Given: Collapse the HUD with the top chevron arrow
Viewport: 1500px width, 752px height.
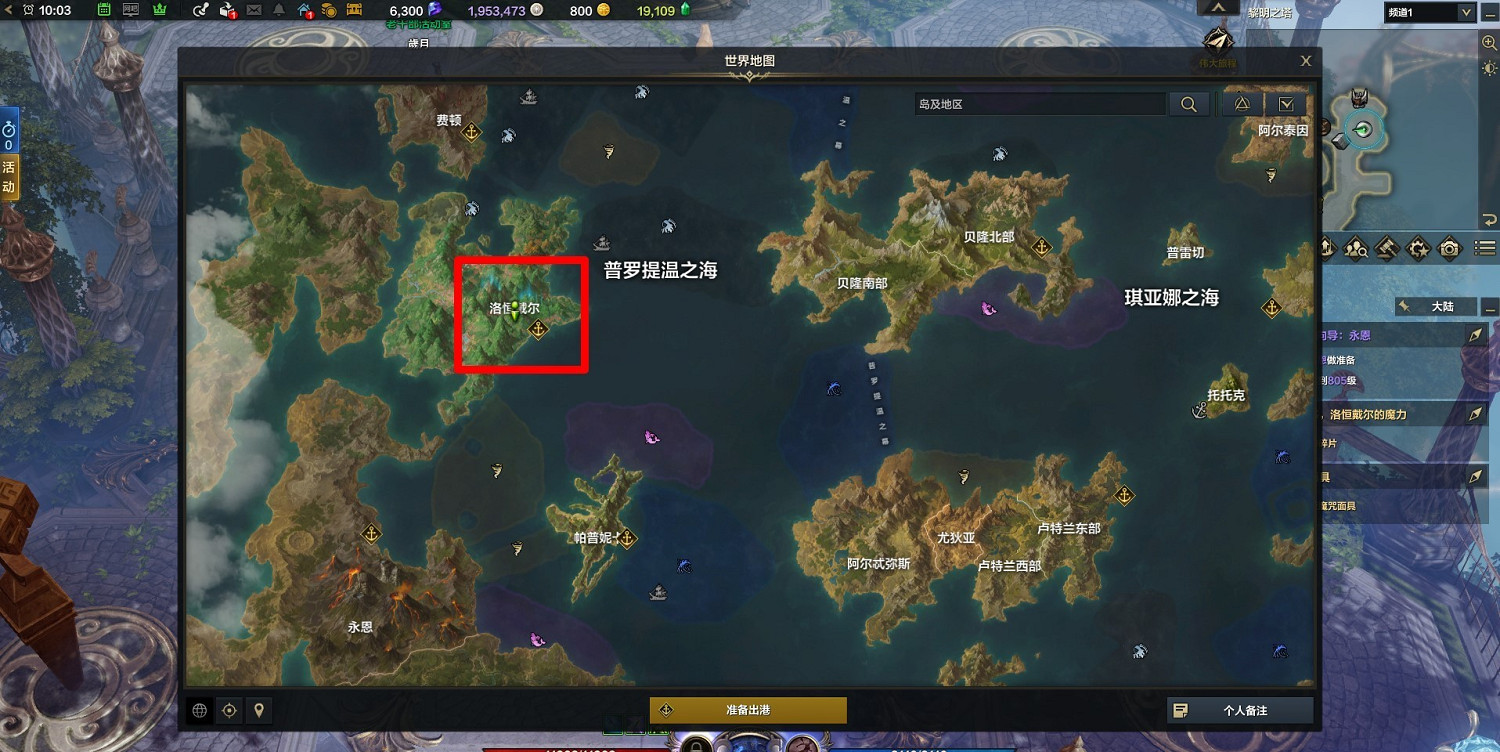Looking at the screenshot, I should click(x=1218, y=5).
